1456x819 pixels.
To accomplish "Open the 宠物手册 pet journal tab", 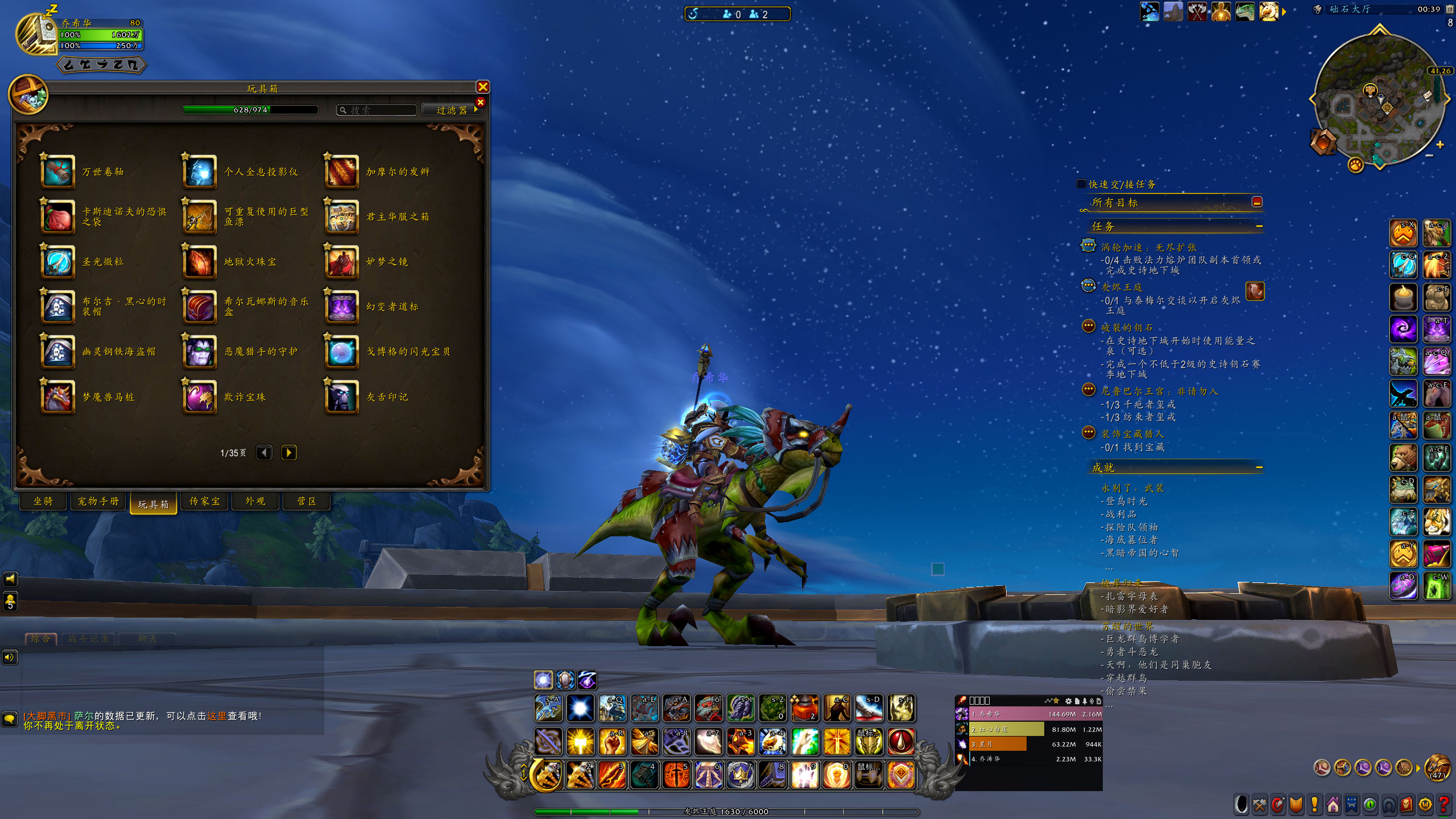I will coord(98,501).
